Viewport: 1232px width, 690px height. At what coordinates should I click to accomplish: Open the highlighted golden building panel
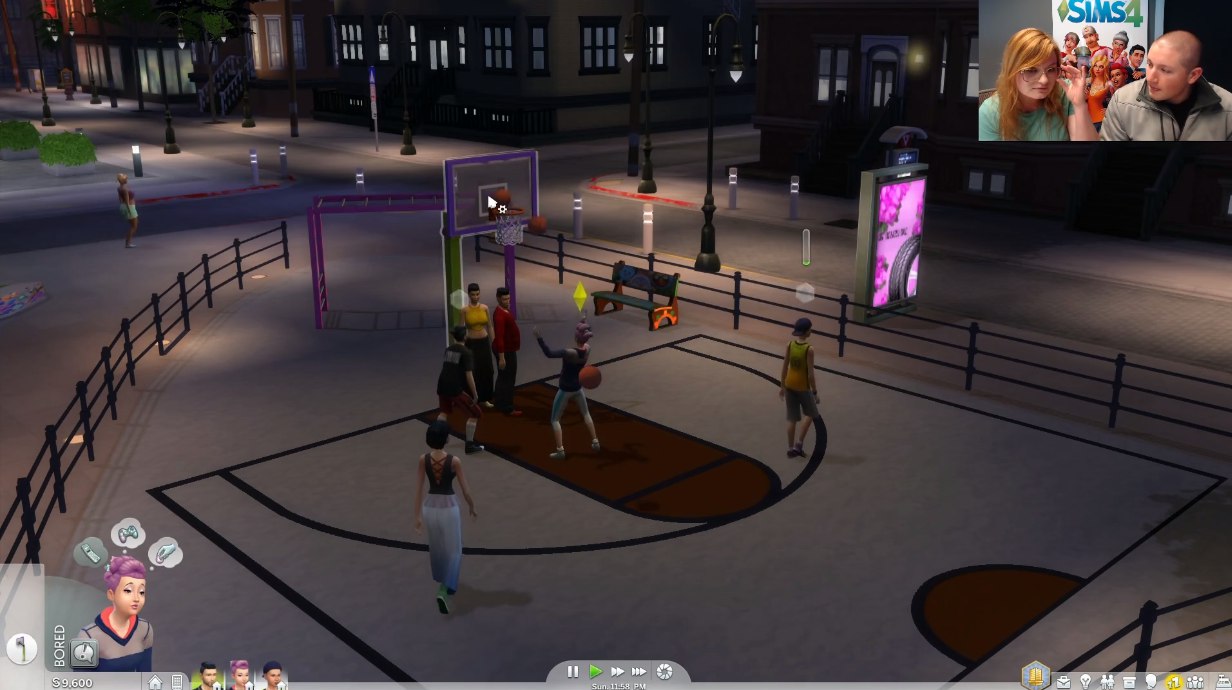pyautogui.click(x=1035, y=676)
